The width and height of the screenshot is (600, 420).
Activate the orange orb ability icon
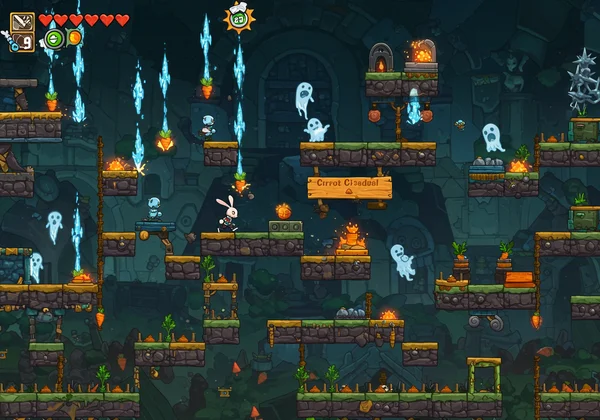(74, 38)
